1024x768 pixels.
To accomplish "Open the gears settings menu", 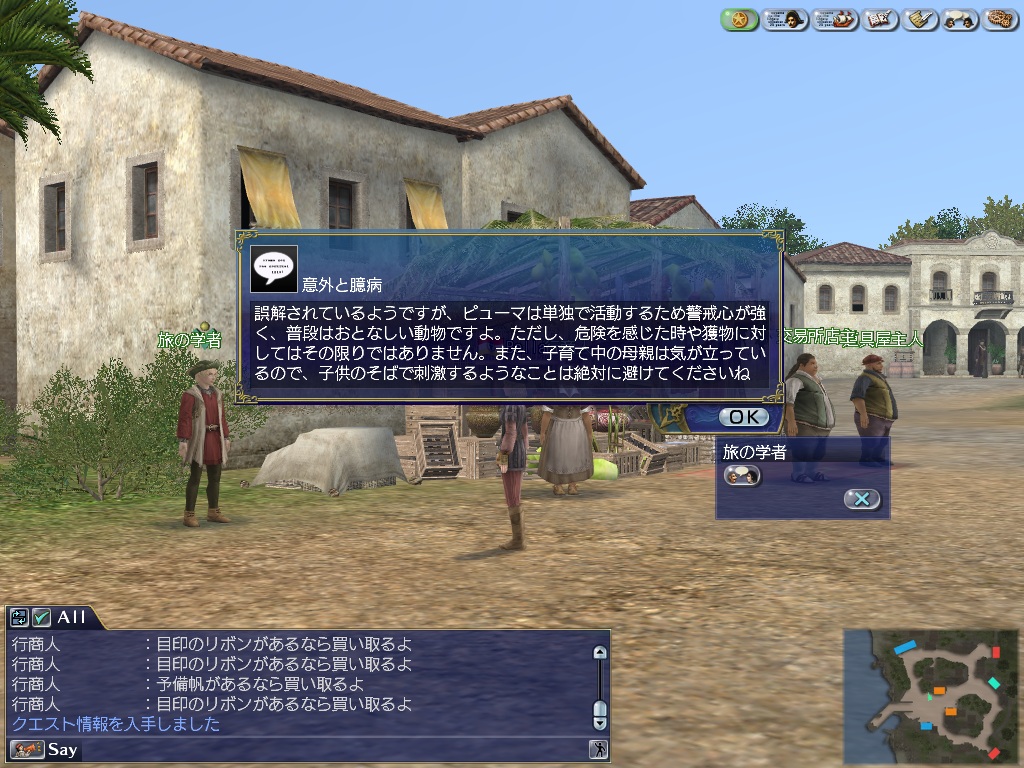I will [1000, 19].
